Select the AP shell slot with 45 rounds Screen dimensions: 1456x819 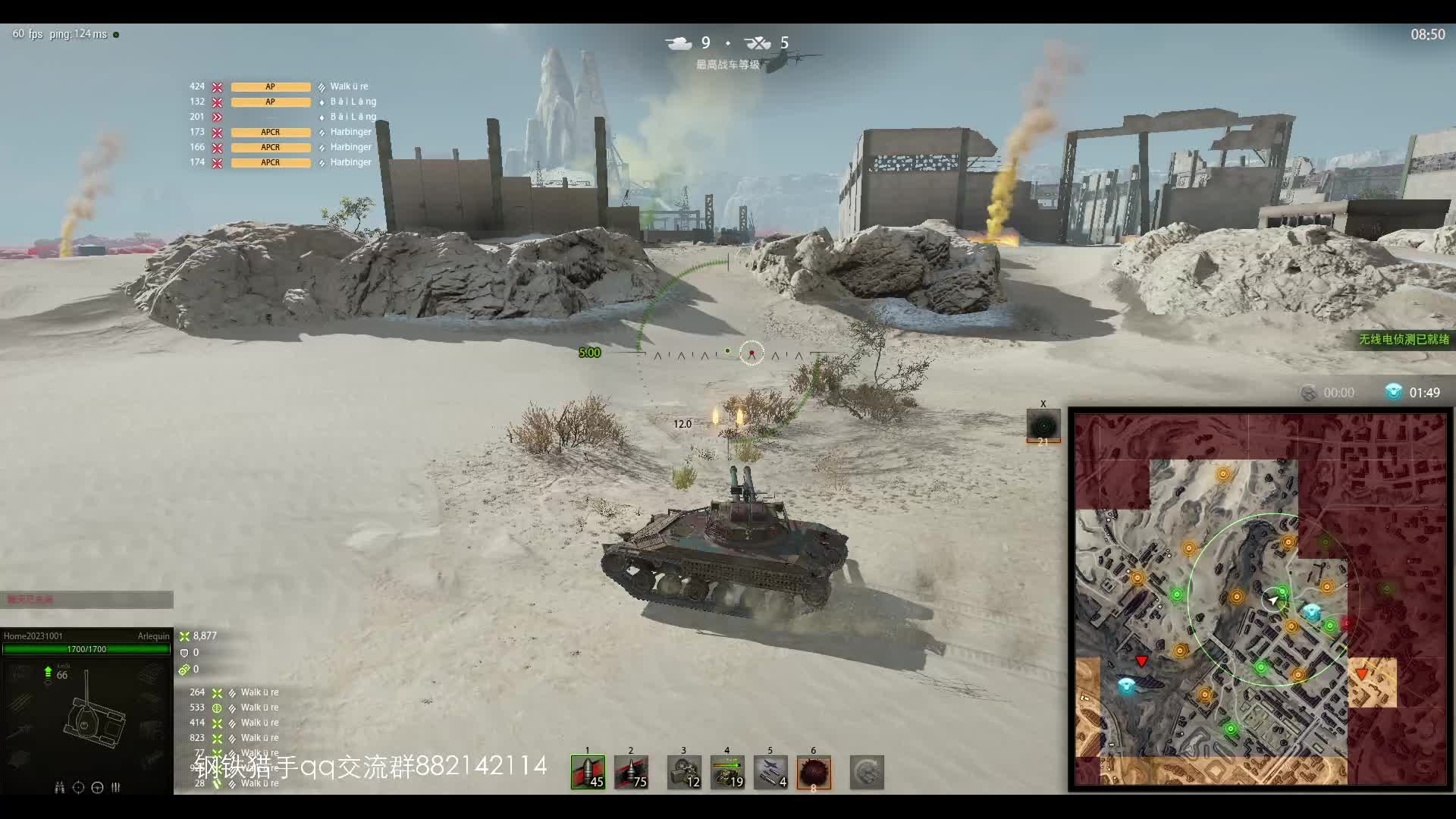point(588,772)
